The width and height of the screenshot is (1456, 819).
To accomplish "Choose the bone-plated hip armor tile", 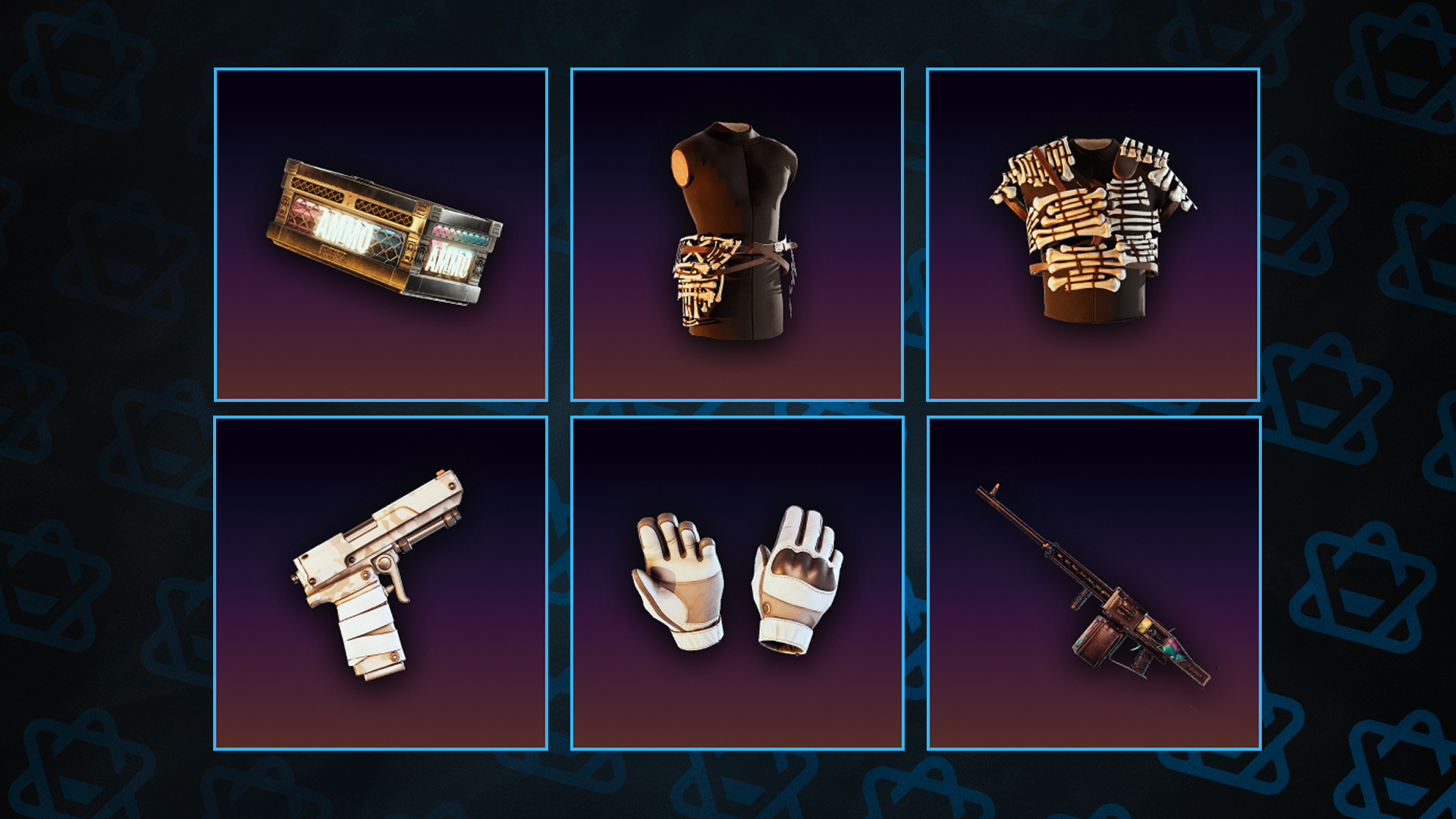I will [736, 234].
